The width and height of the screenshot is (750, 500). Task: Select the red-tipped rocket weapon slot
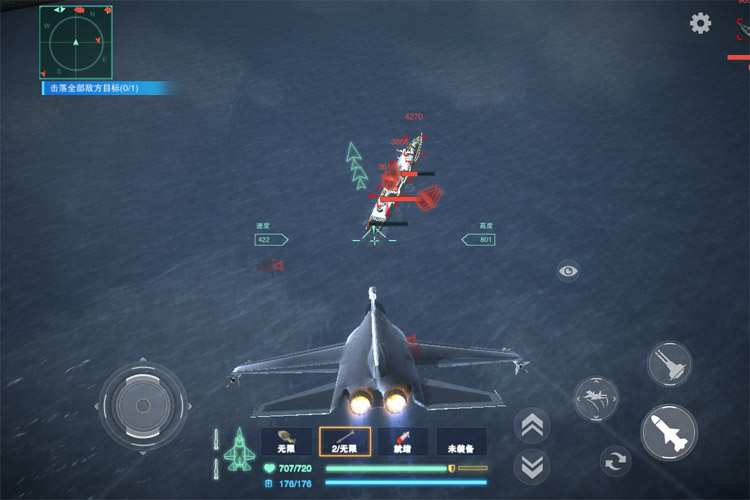[x=403, y=442]
